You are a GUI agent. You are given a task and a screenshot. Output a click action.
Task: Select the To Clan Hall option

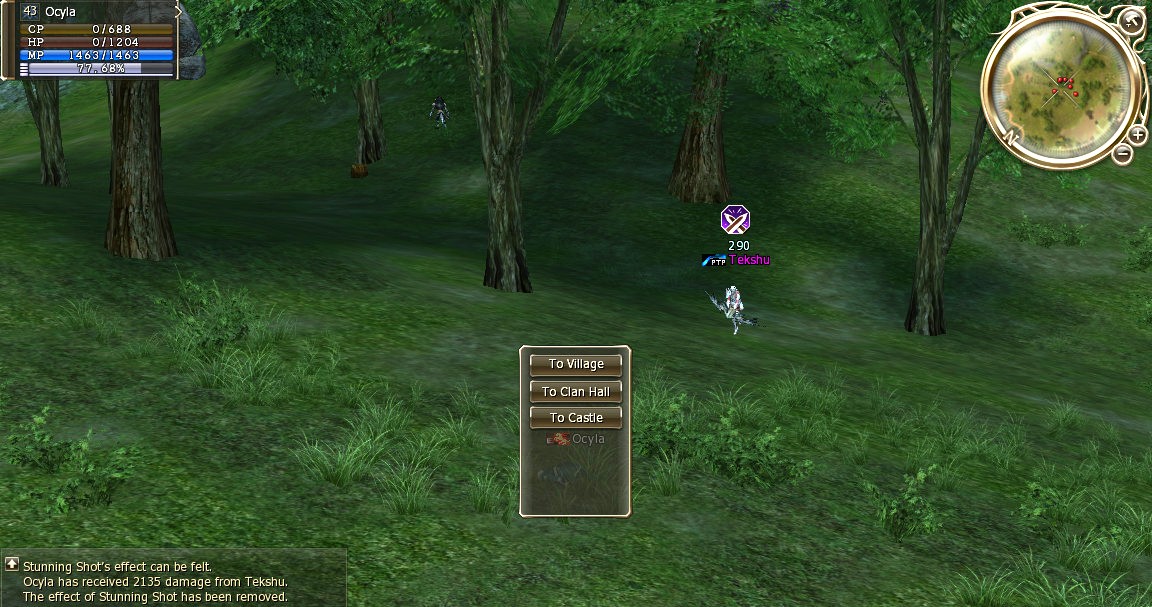click(x=575, y=391)
